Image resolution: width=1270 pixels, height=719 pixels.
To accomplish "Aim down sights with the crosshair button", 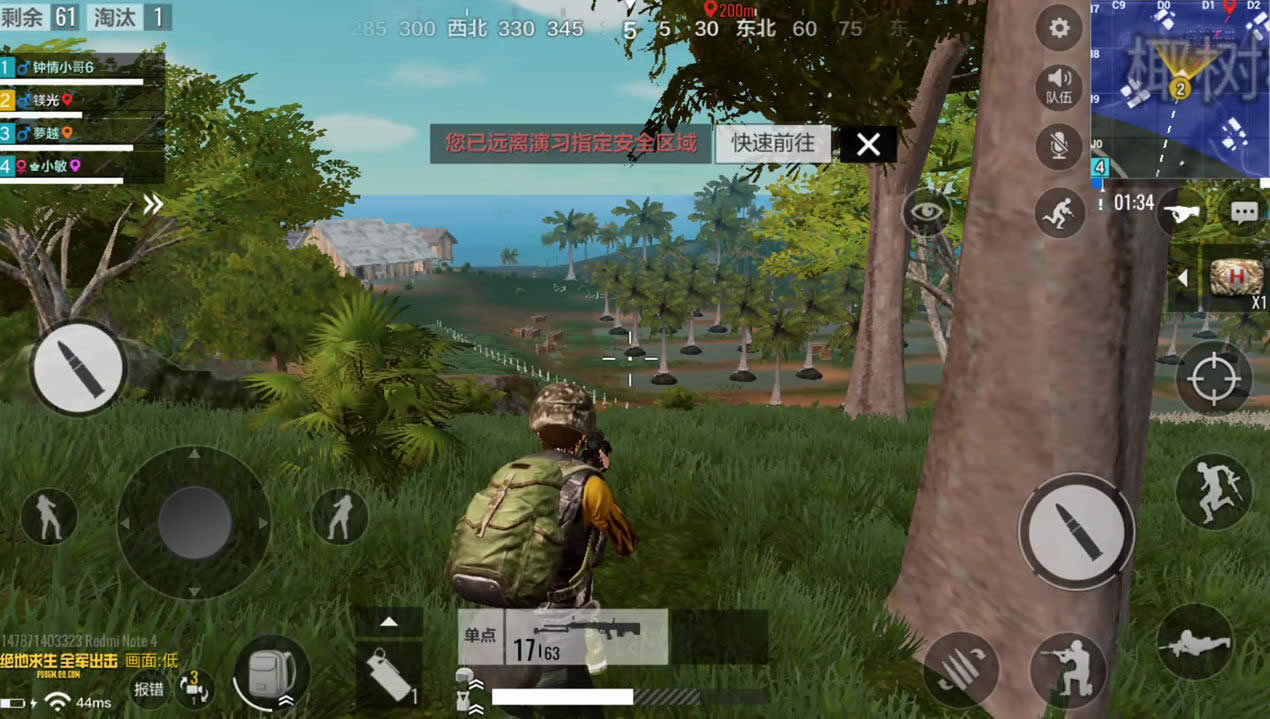I will (x=1214, y=379).
